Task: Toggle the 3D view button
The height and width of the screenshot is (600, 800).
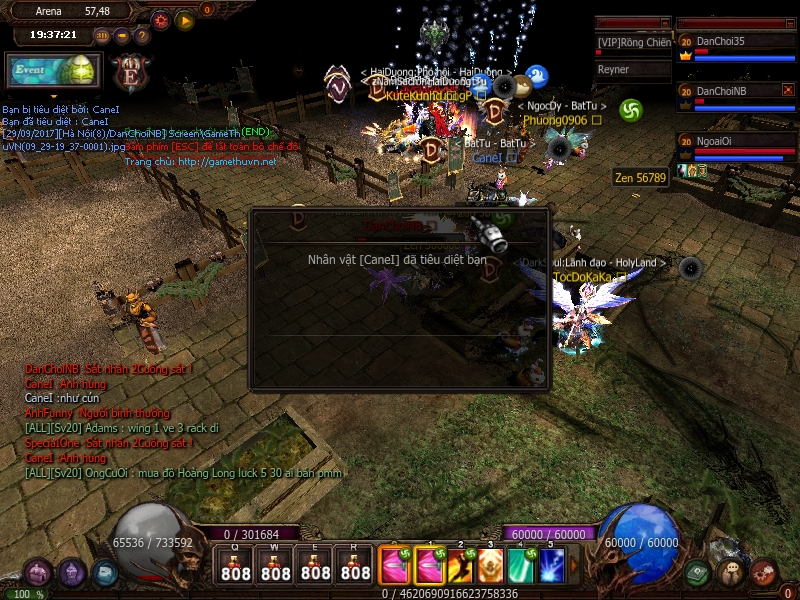Action: pos(102,35)
